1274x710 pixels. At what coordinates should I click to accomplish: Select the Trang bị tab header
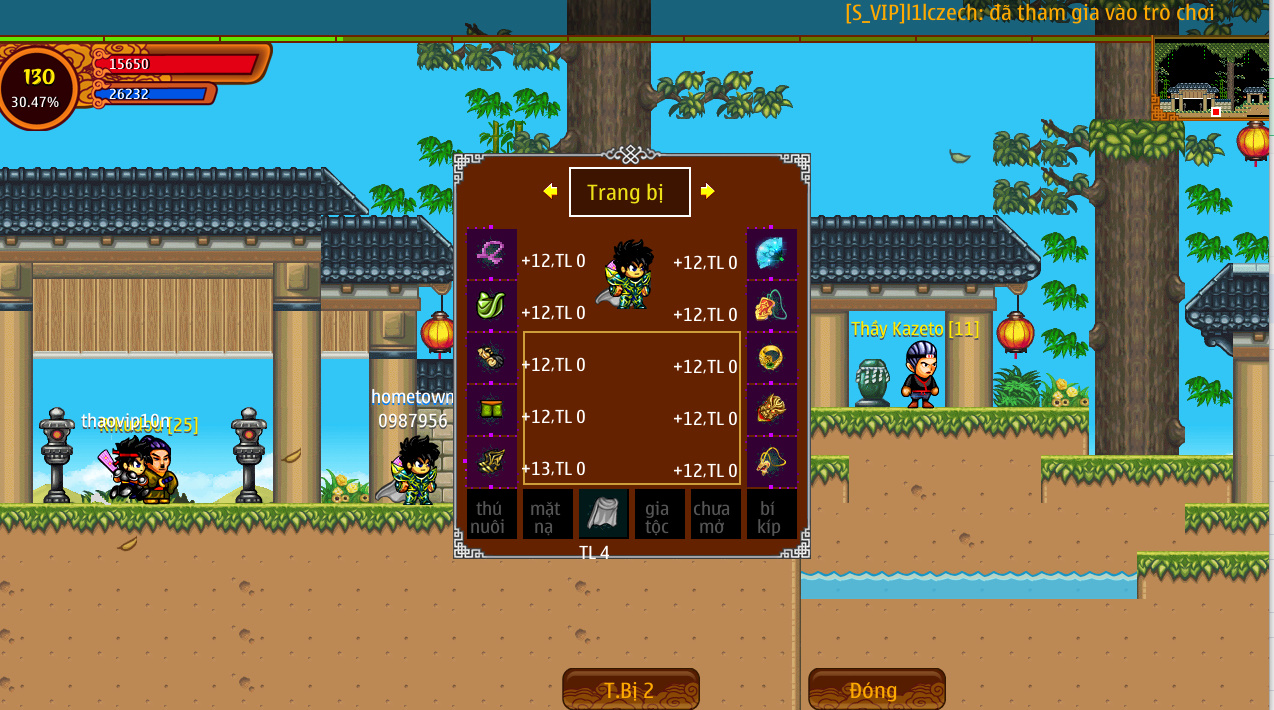click(x=630, y=192)
